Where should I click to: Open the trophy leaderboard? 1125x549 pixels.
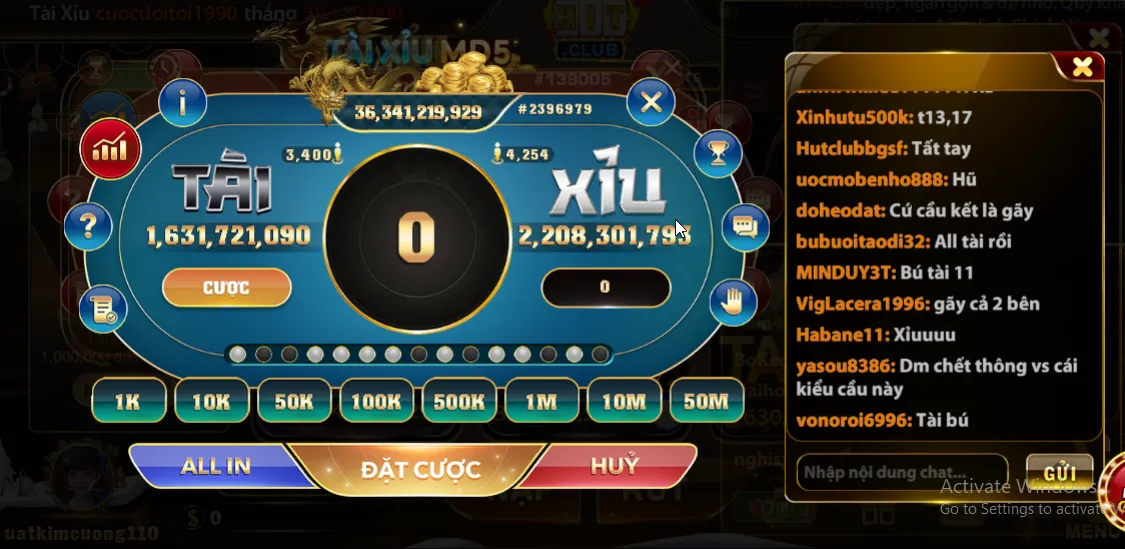717,154
